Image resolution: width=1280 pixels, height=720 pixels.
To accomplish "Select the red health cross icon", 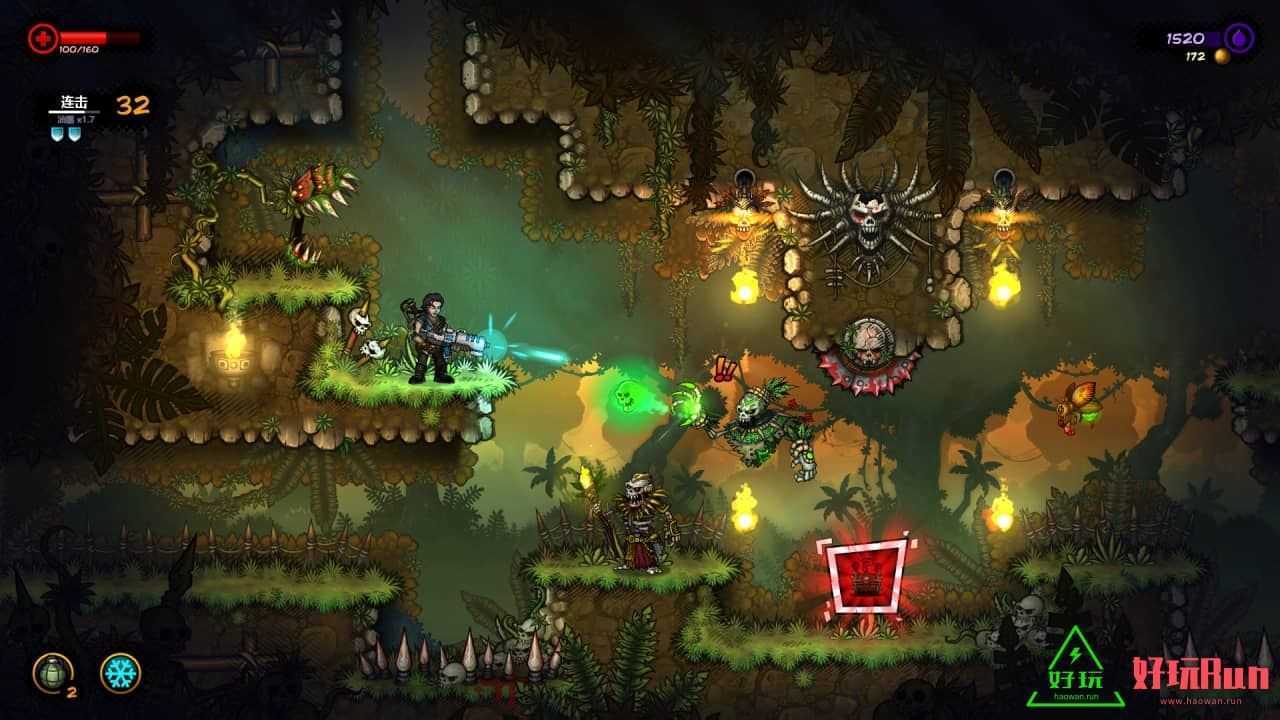I will point(43,38).
